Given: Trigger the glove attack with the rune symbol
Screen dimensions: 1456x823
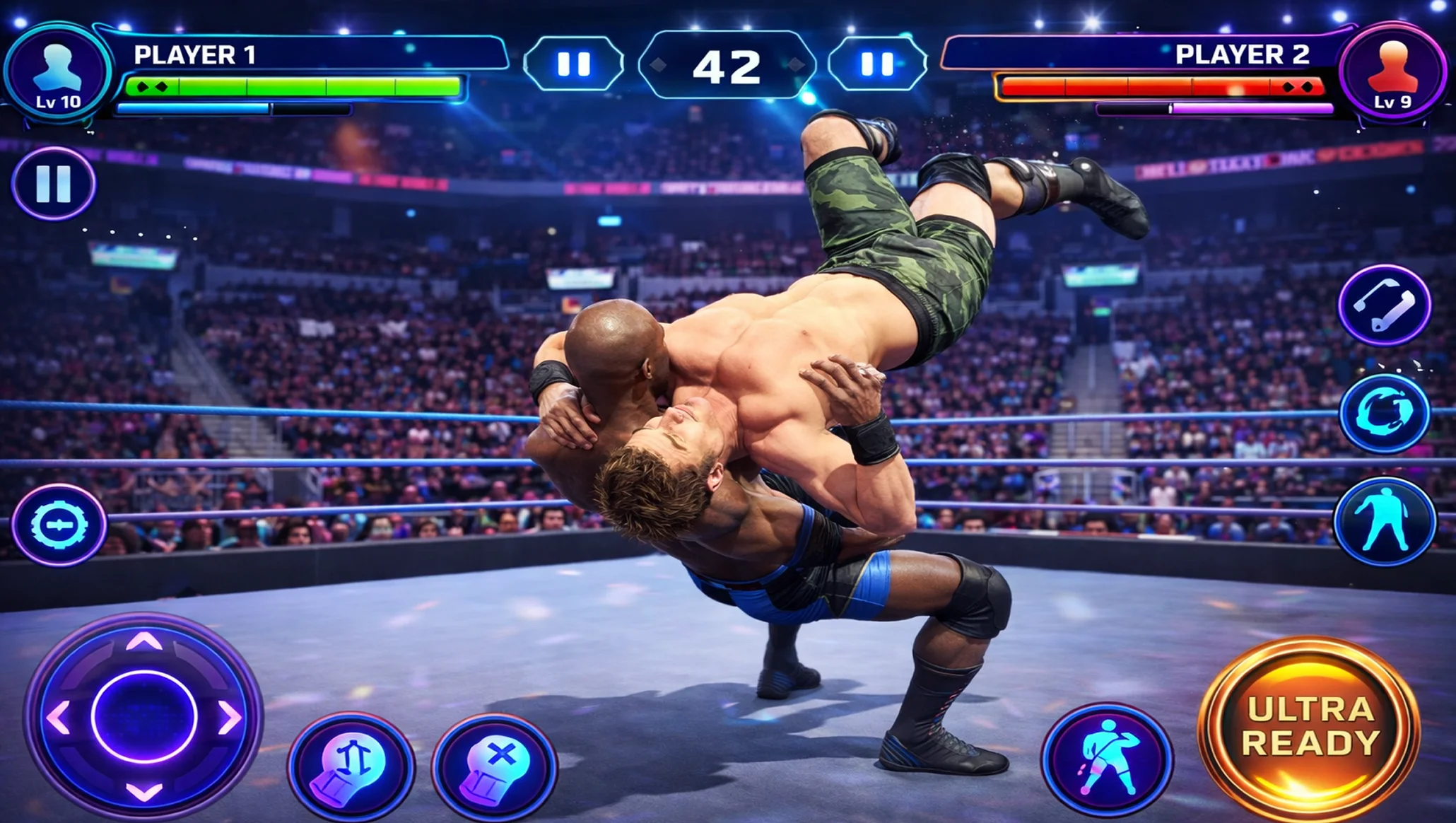Looking at the screenshot, I should pos(351,766).
